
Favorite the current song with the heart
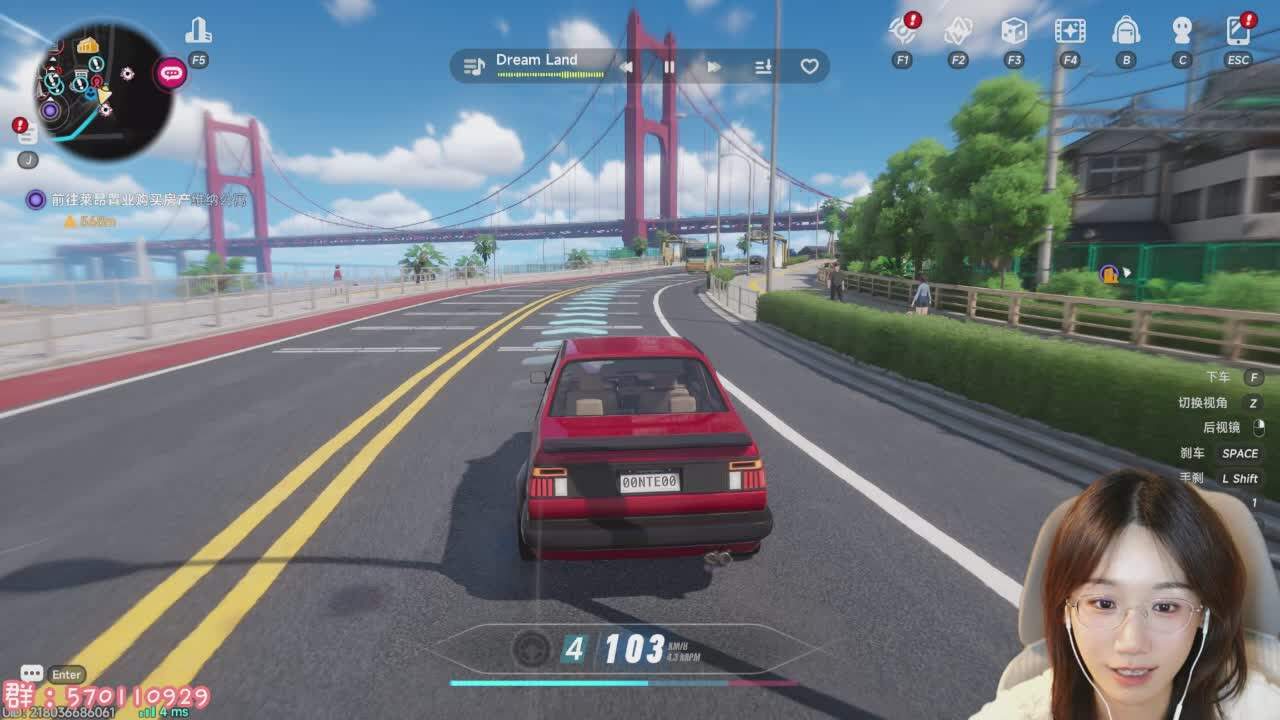[809, 67]
